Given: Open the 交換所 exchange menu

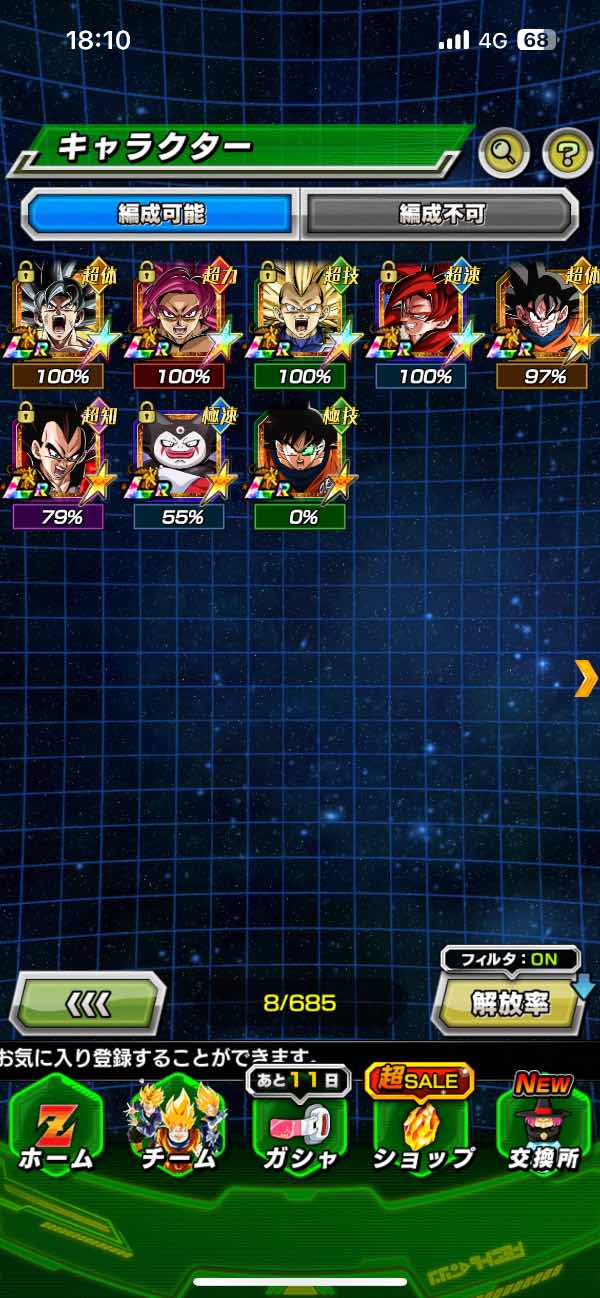Looking at the screenshot, I should pos(544,1125).
